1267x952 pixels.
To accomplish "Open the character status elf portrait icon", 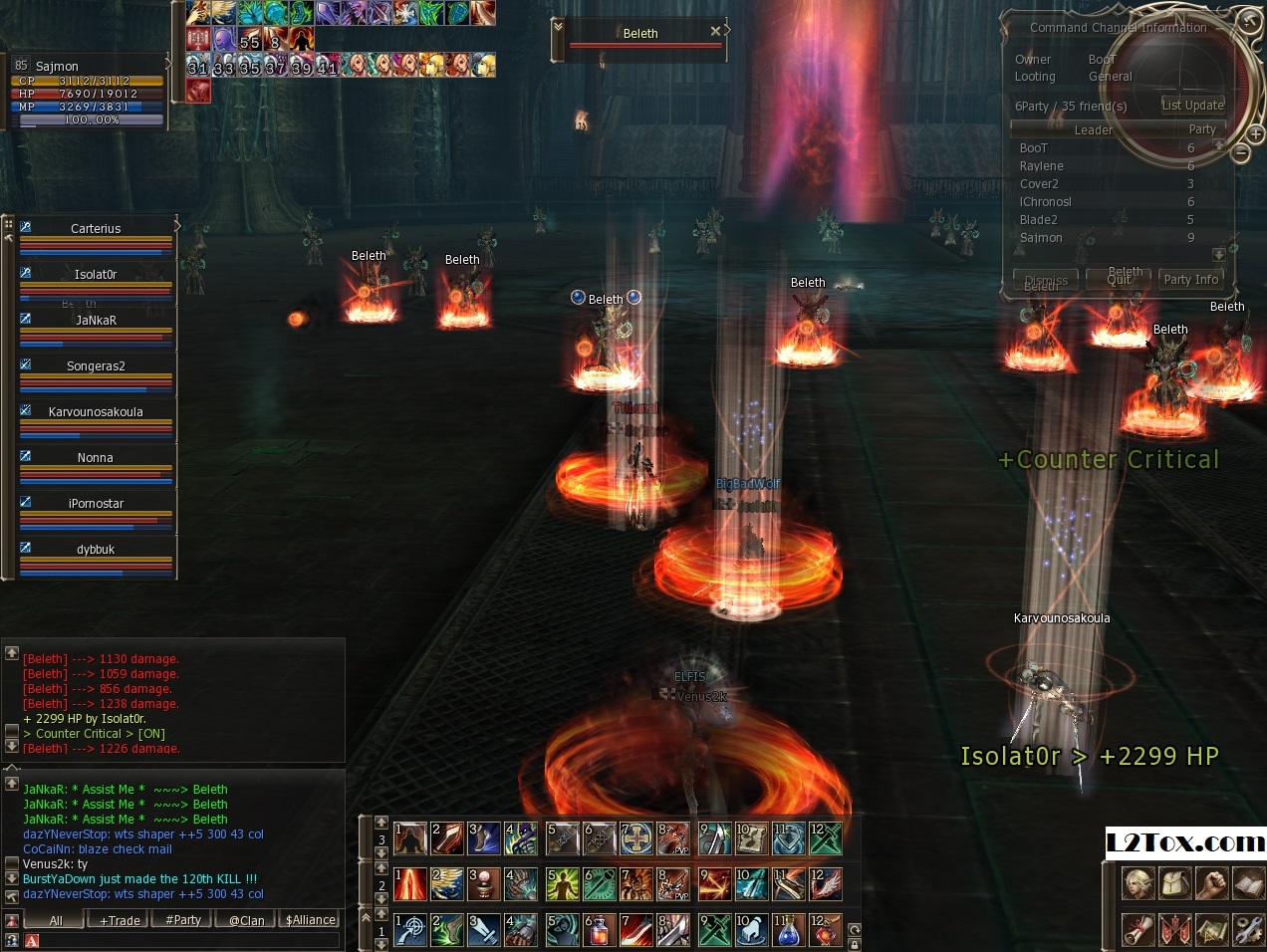I will pyautogui.click(x=1139, y=883).
